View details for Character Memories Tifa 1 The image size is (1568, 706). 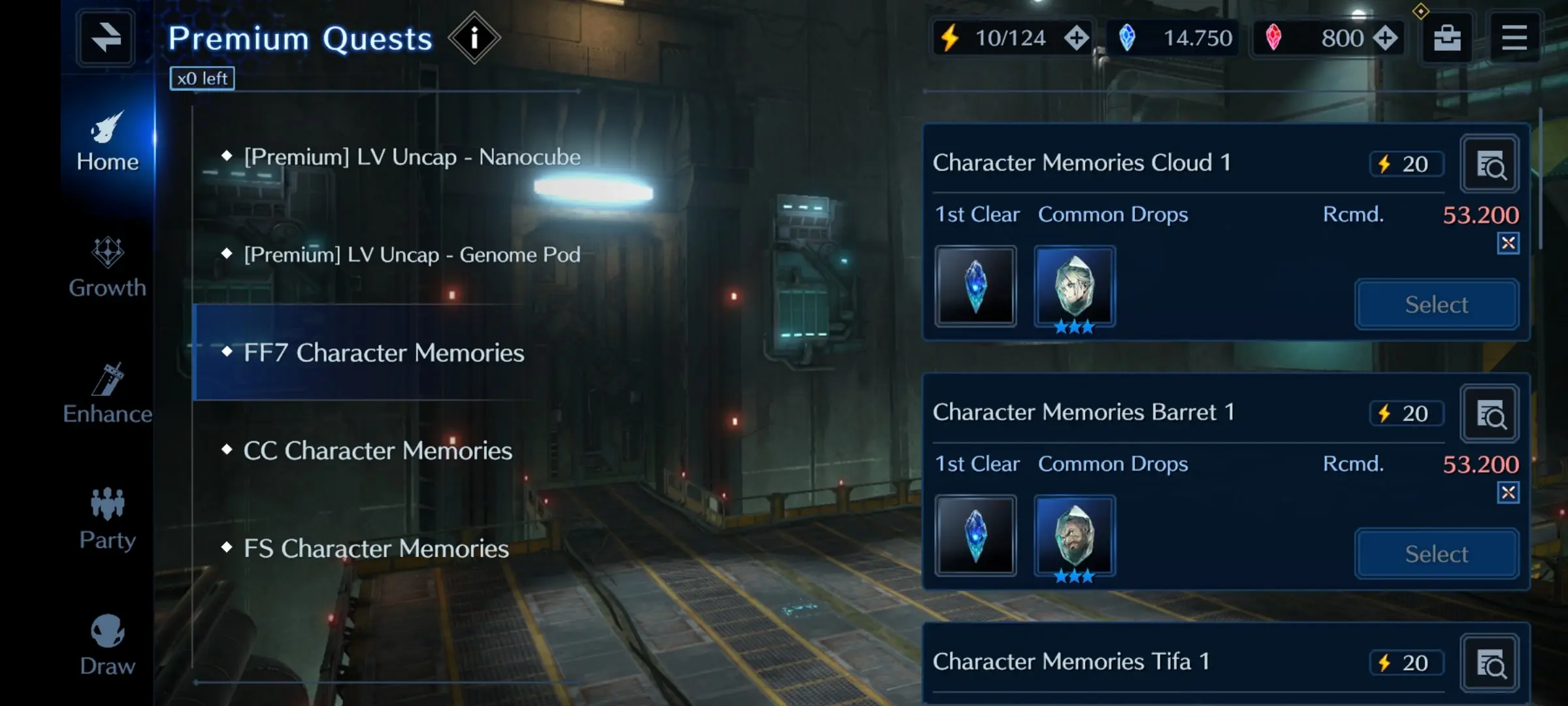[1490, 664]
